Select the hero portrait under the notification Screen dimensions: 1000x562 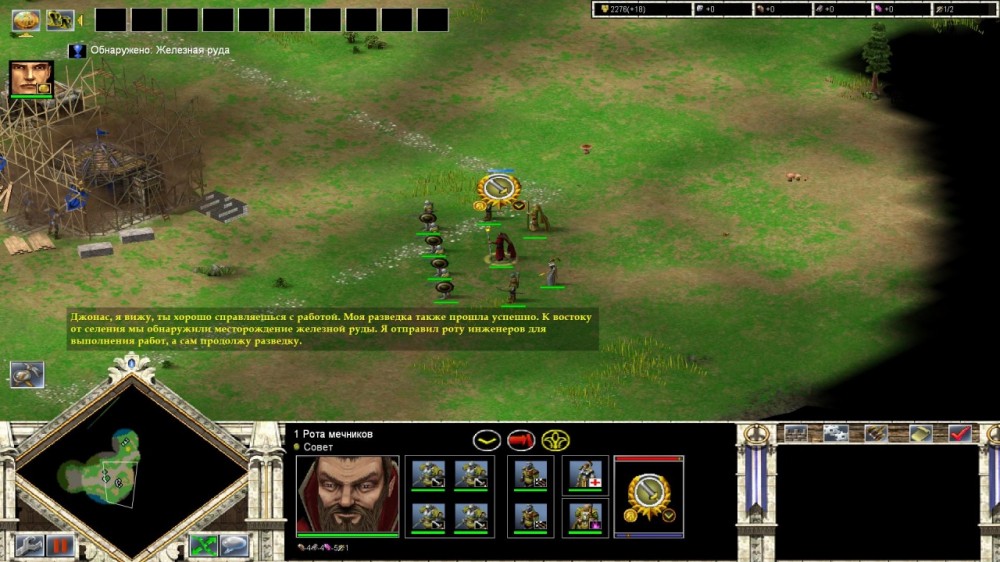coord(31,78)
